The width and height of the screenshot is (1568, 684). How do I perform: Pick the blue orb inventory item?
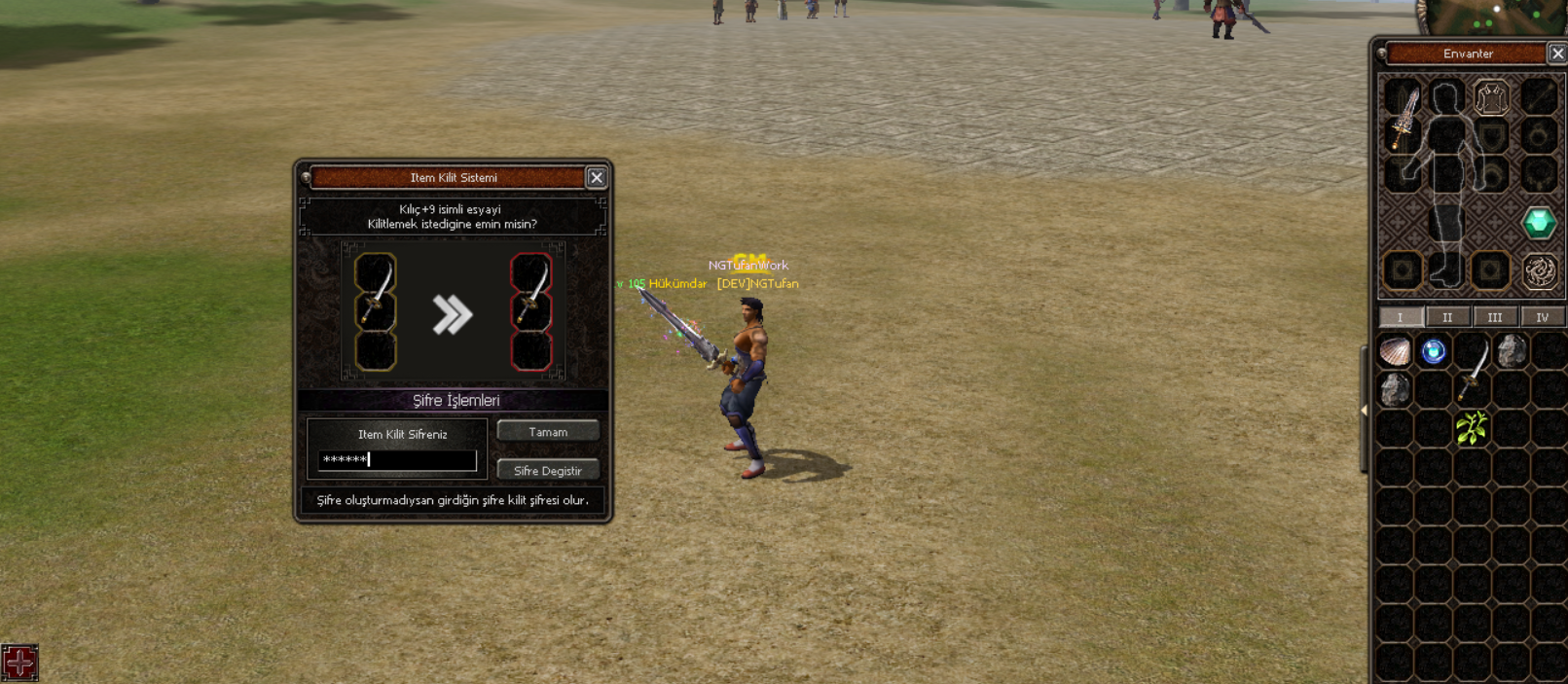(1433, 351)
